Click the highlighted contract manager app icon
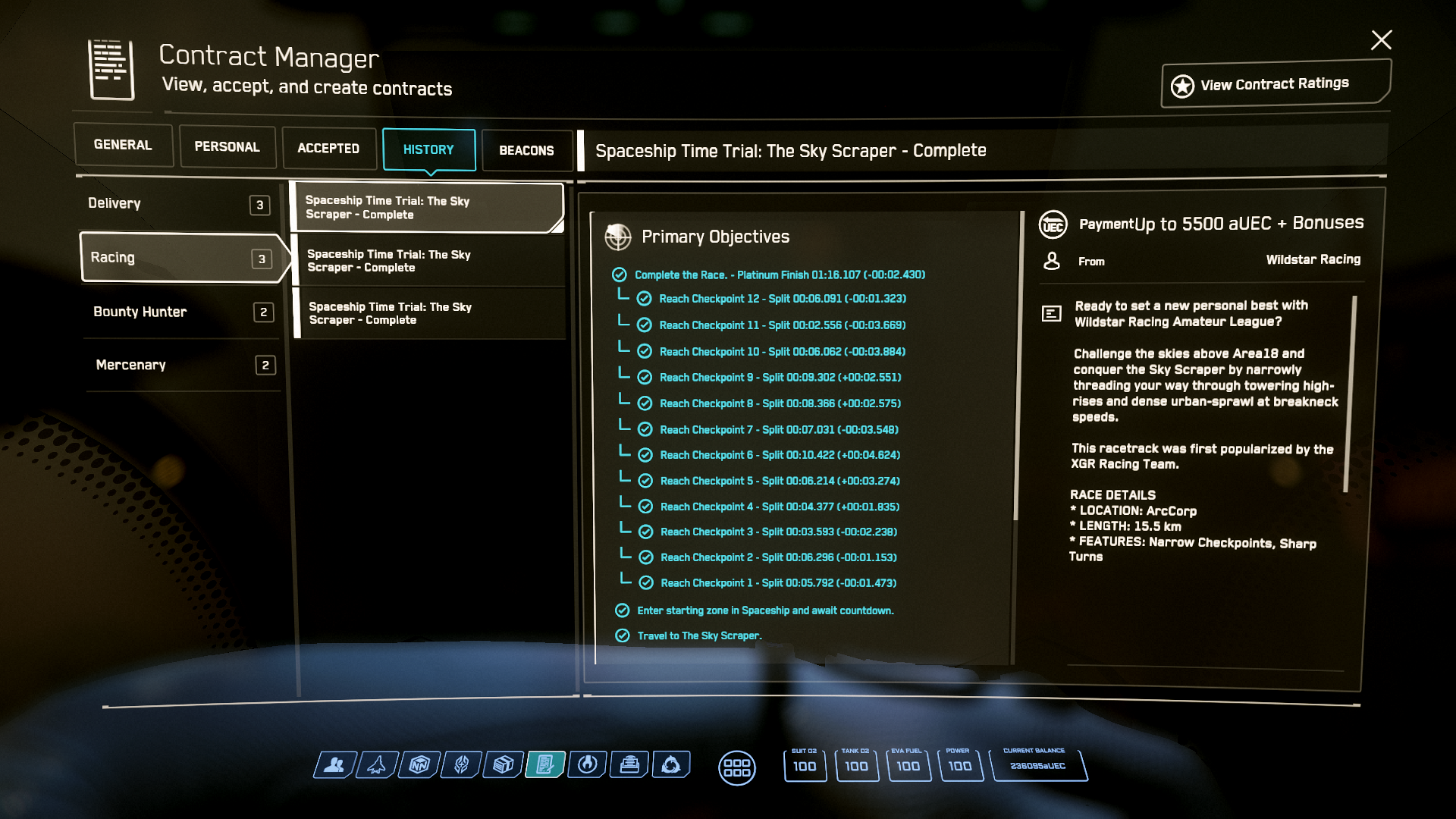Viewport: 1456px width, 819px height. point(545,765)
